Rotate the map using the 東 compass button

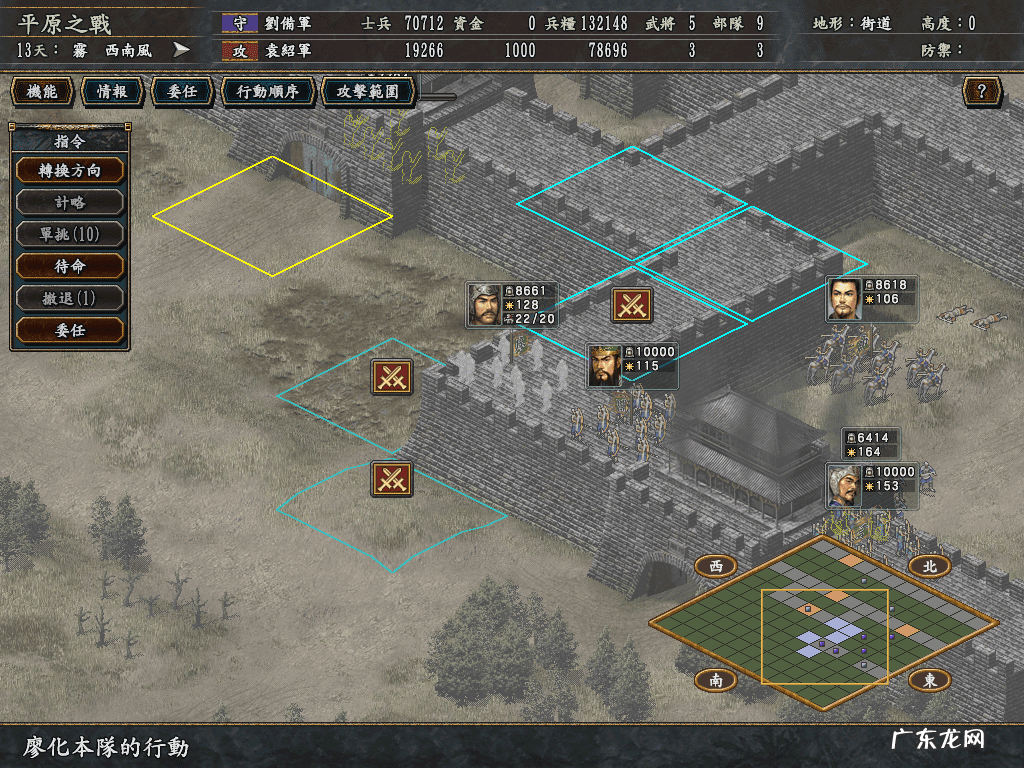click(x=929, y=680)
